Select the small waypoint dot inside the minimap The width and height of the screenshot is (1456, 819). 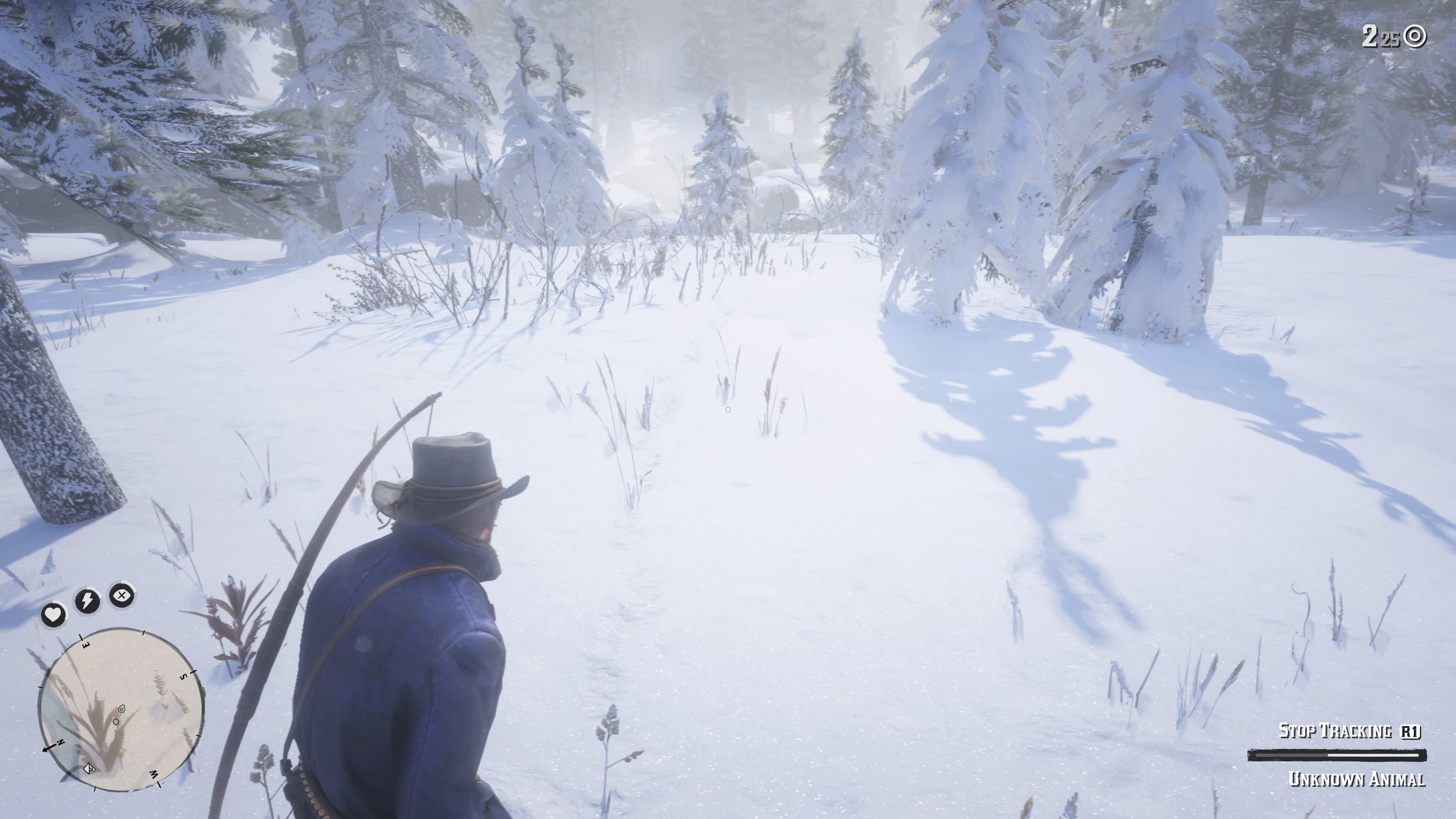click(x=116, y=722)
